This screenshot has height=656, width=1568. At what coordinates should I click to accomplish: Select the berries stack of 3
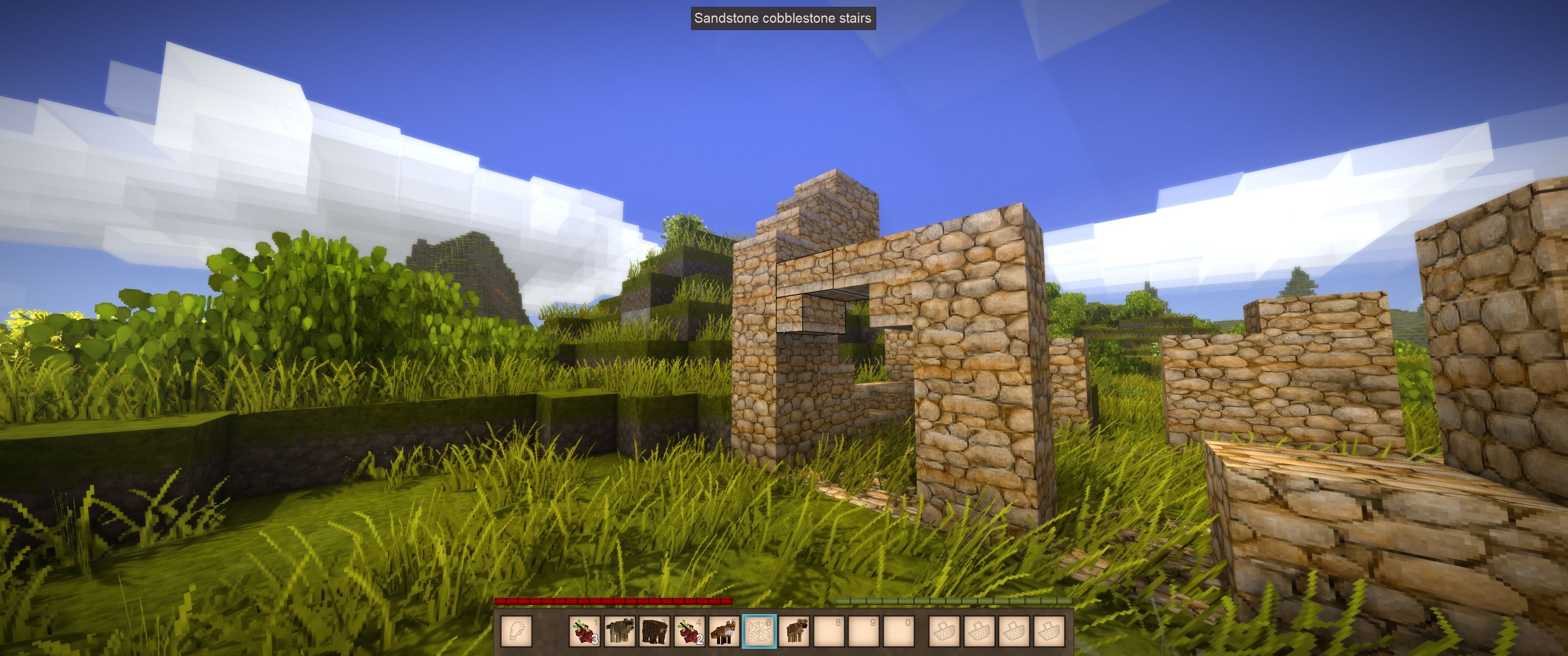tap(584, 631)
